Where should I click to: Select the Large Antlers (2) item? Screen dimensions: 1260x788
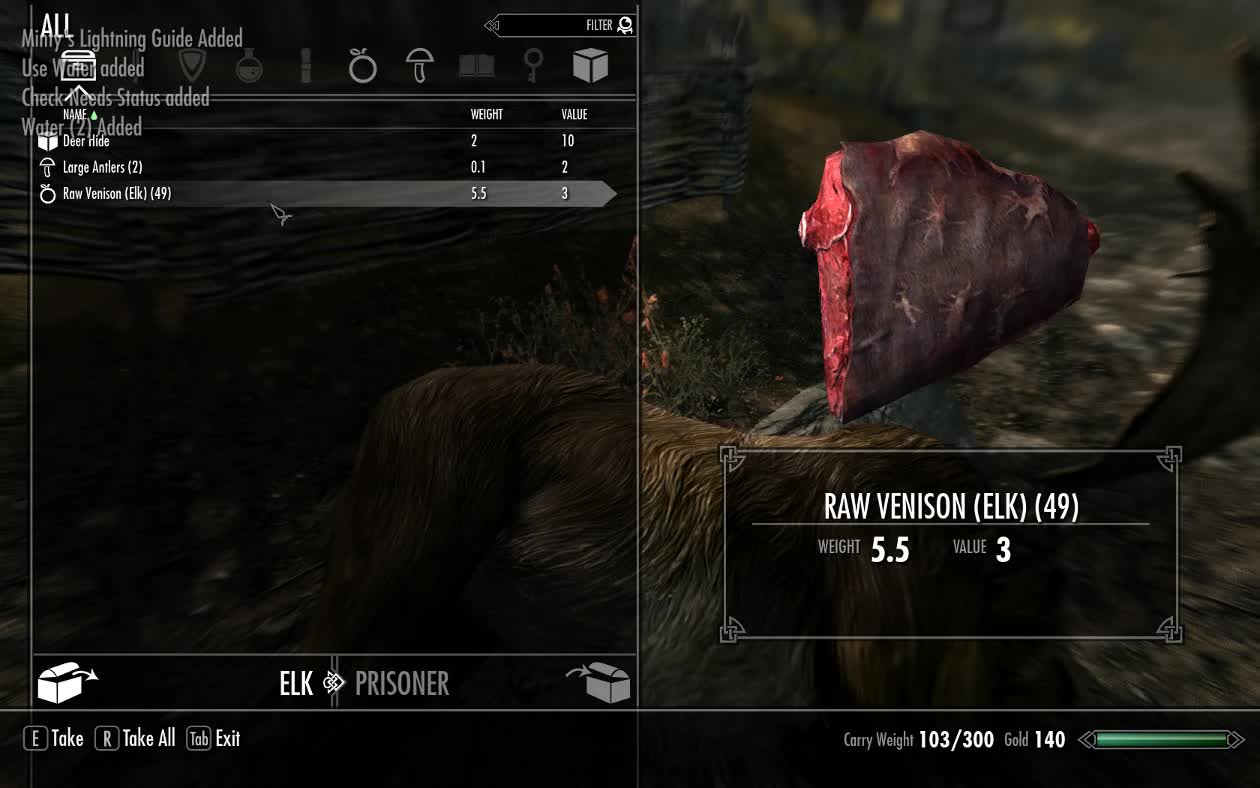point(102,167)
